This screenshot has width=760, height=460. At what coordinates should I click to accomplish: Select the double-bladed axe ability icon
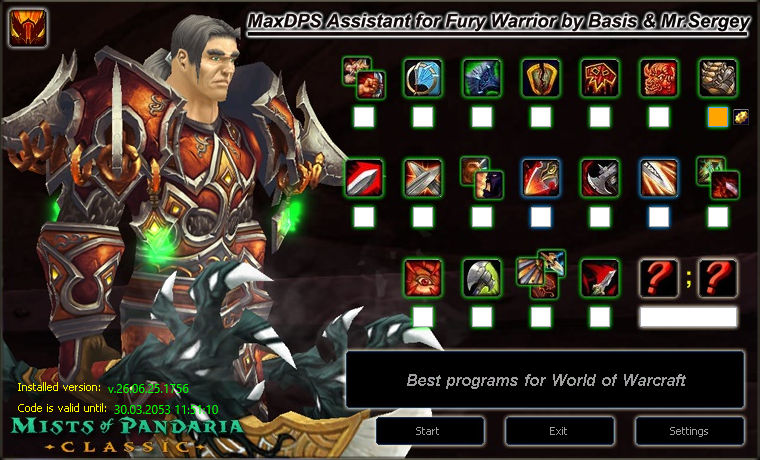(x=600, y=178)
